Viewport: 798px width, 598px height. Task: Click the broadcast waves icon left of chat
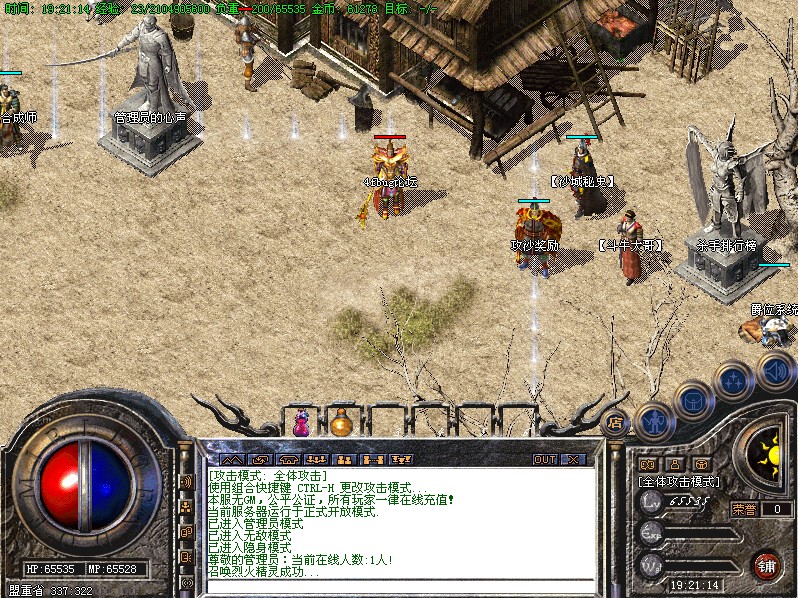pos(186,482)
